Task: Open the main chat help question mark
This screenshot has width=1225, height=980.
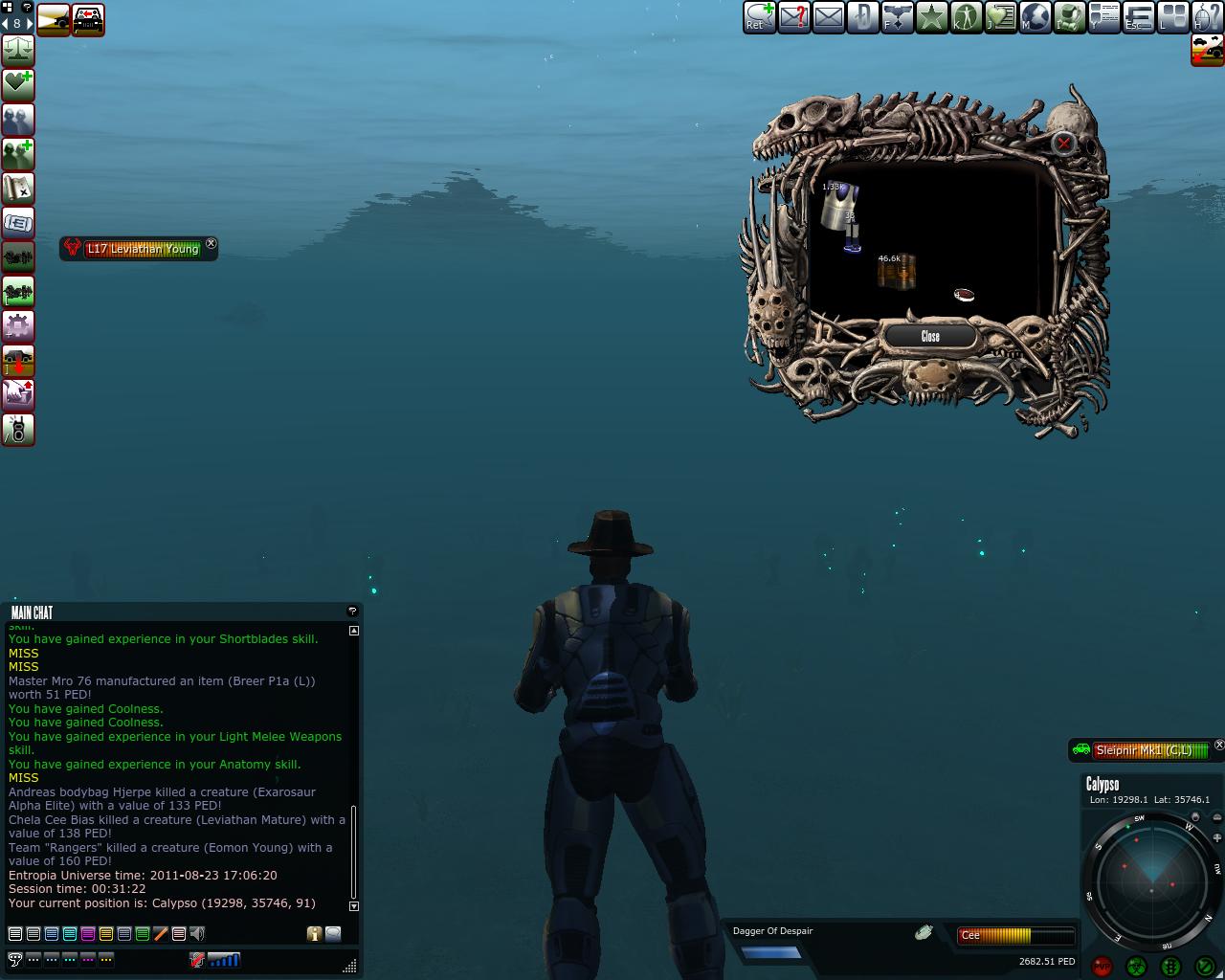Action: pos(352,611)
